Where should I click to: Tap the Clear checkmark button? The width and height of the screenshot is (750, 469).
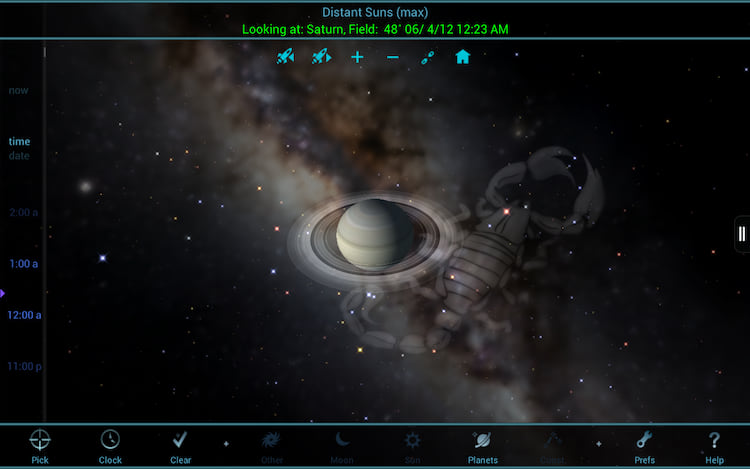click(x=180, y=444)
